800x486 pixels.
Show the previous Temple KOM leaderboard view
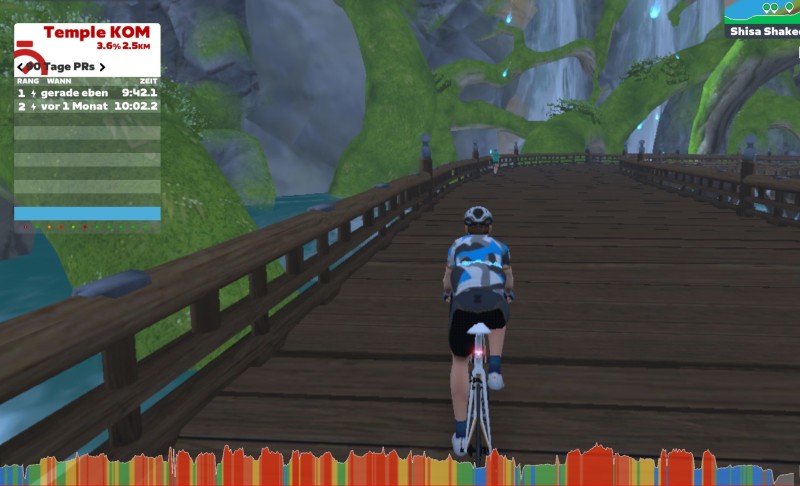click(21, 67)
